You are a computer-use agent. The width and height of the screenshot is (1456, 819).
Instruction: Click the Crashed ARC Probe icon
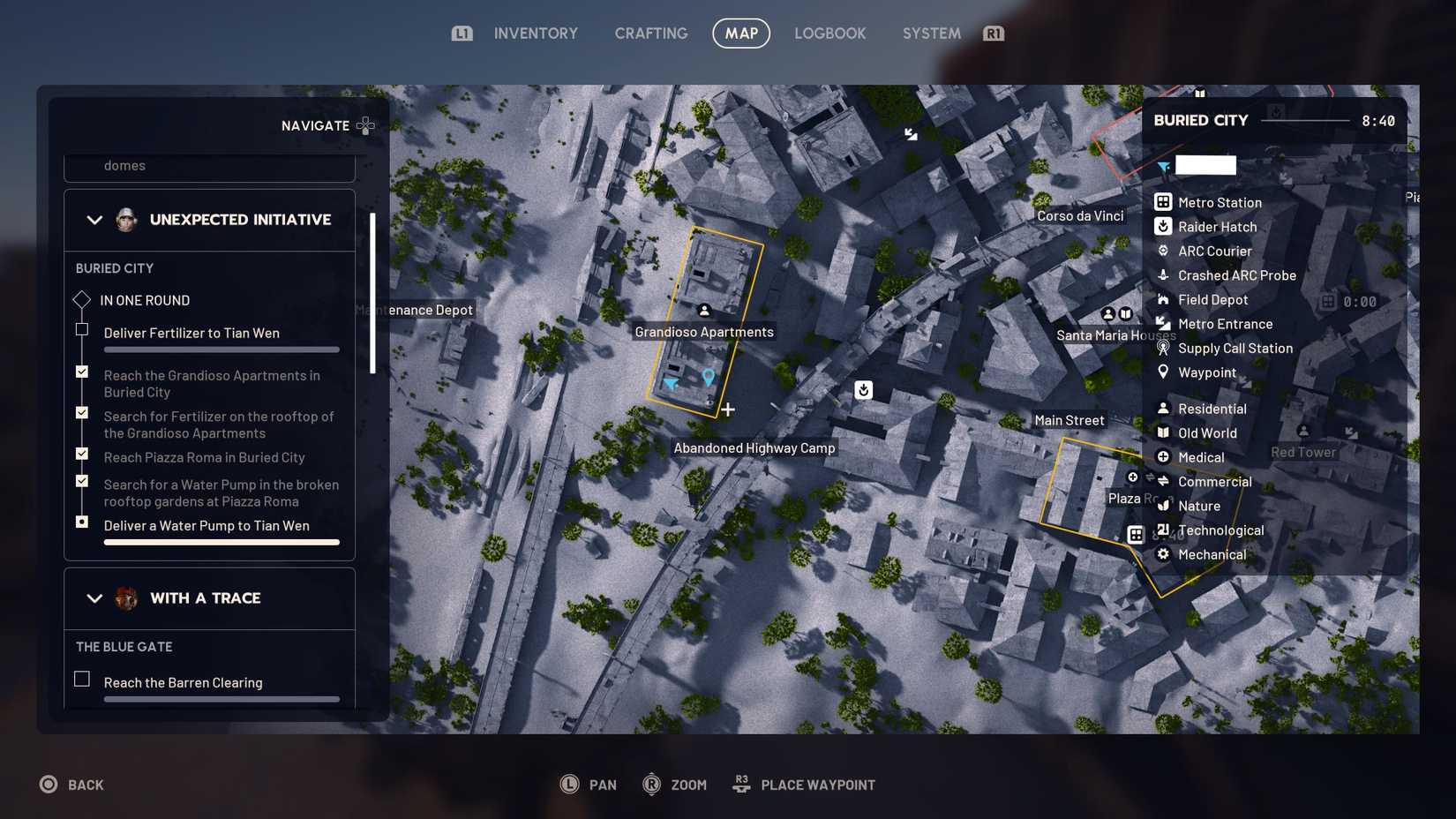[x=1163, y=275]
